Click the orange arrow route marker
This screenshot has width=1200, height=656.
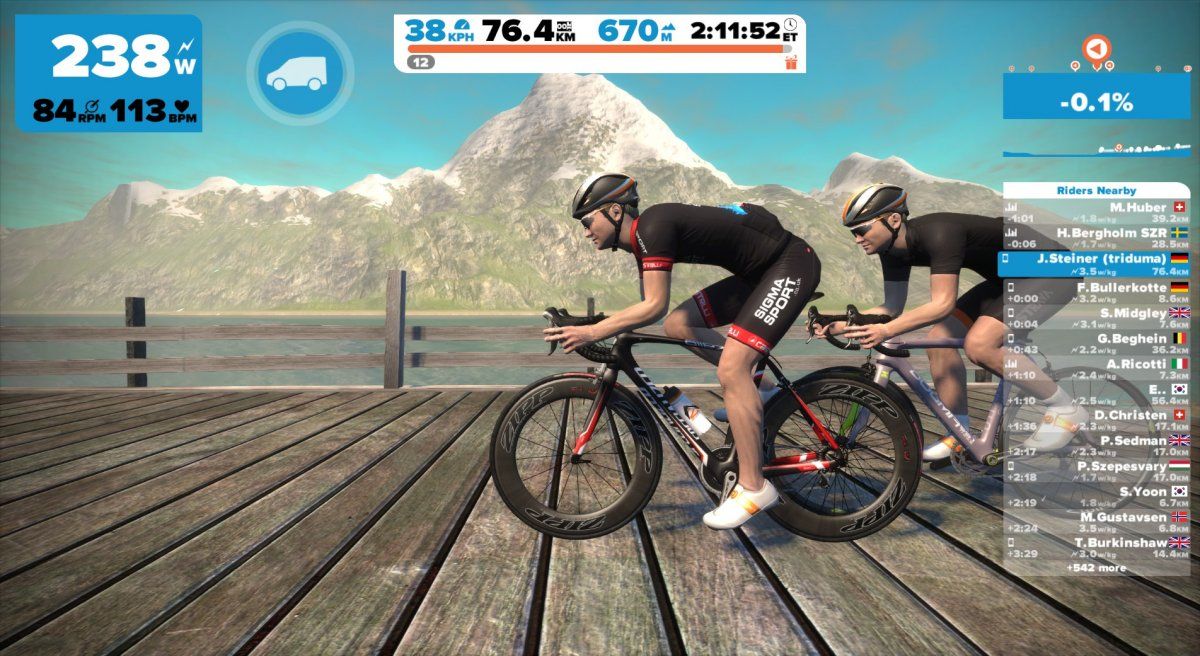coord(1097,47)
